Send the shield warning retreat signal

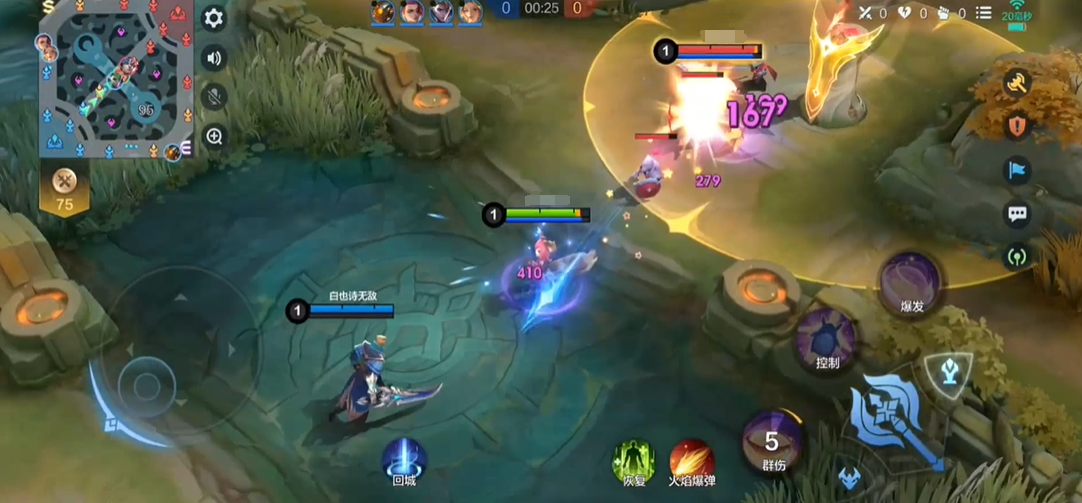coord(1017,127)
